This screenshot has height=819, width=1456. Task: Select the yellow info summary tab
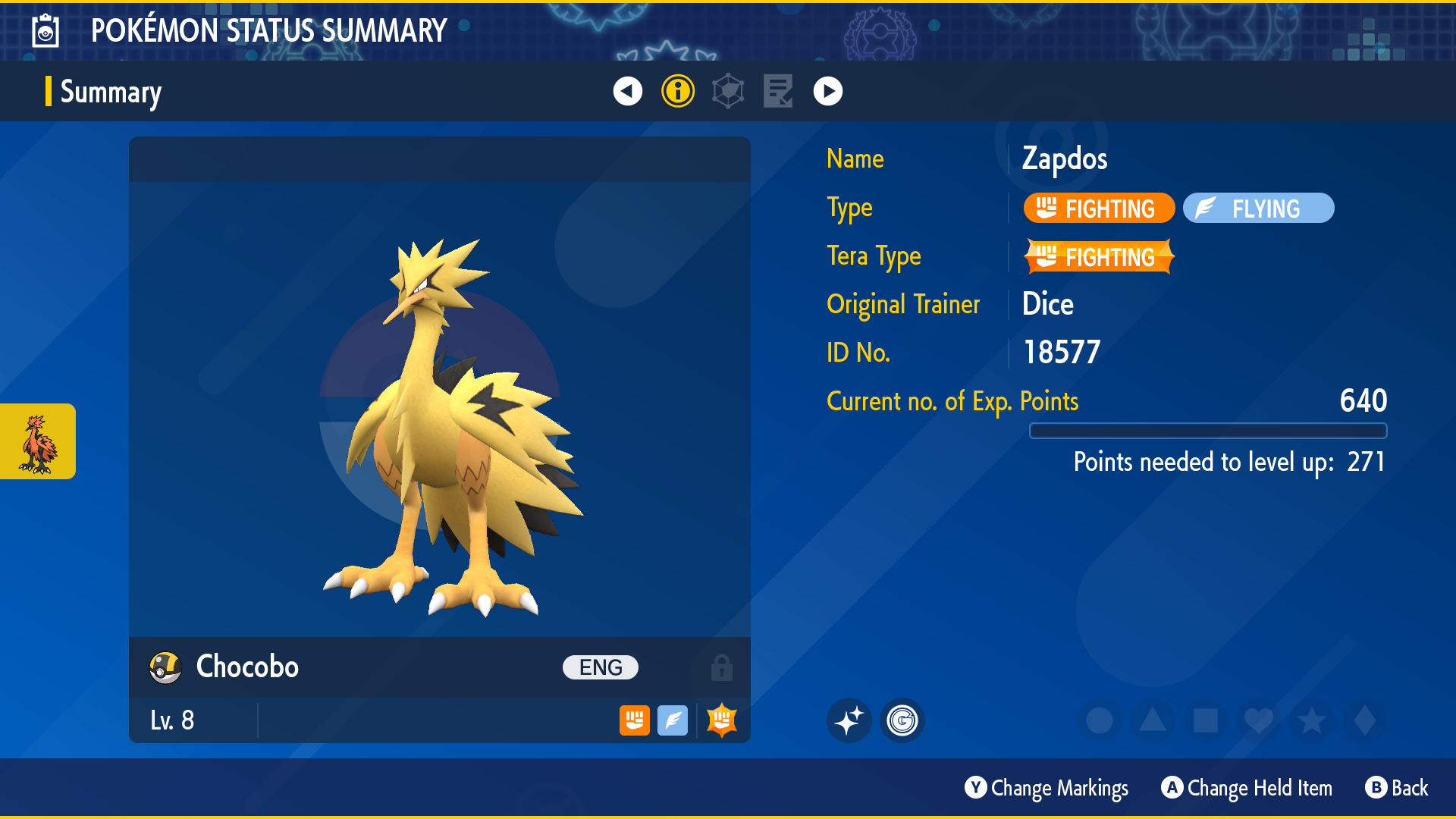(677, 92)
